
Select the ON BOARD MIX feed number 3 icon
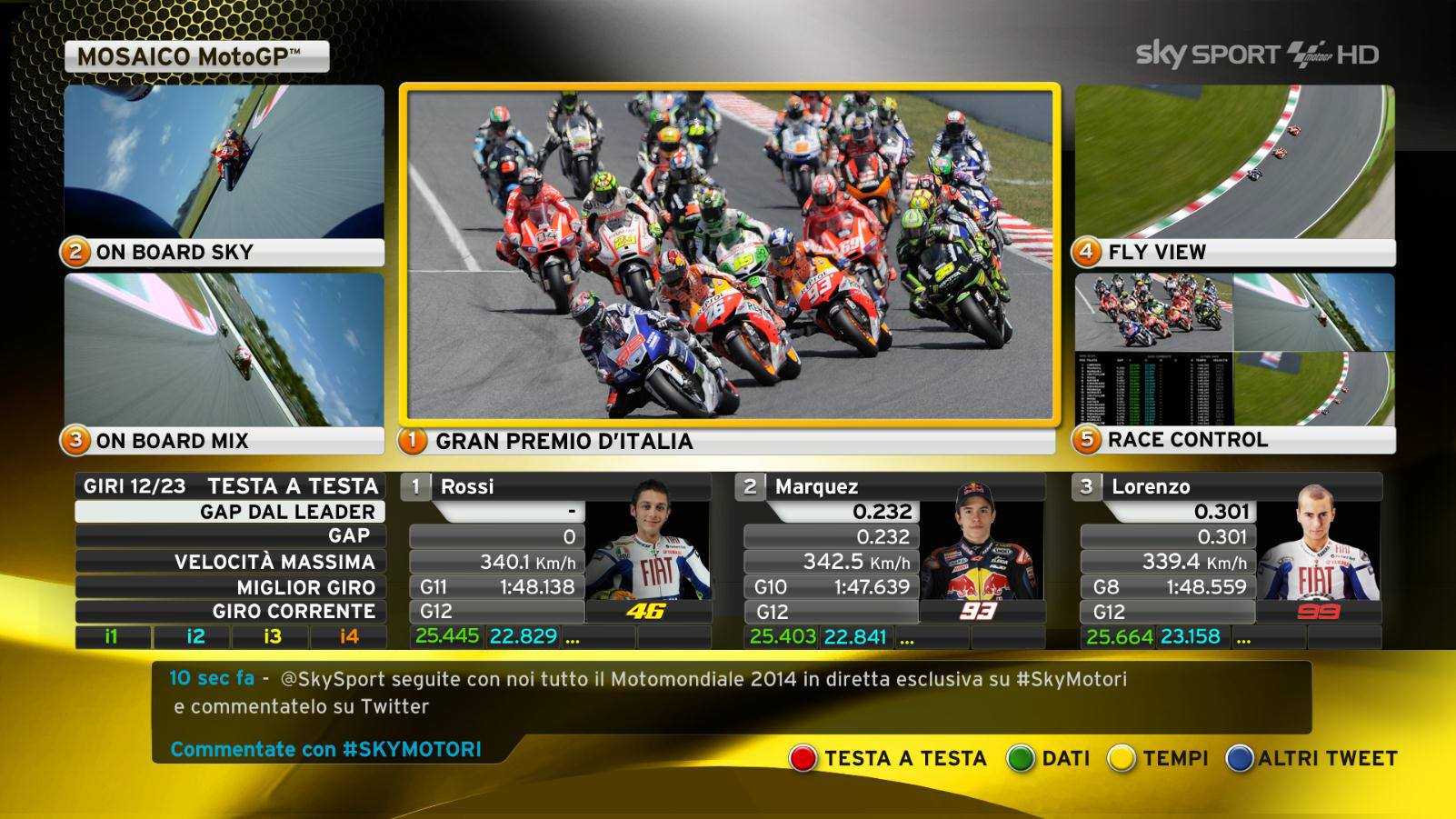[77, 442]
